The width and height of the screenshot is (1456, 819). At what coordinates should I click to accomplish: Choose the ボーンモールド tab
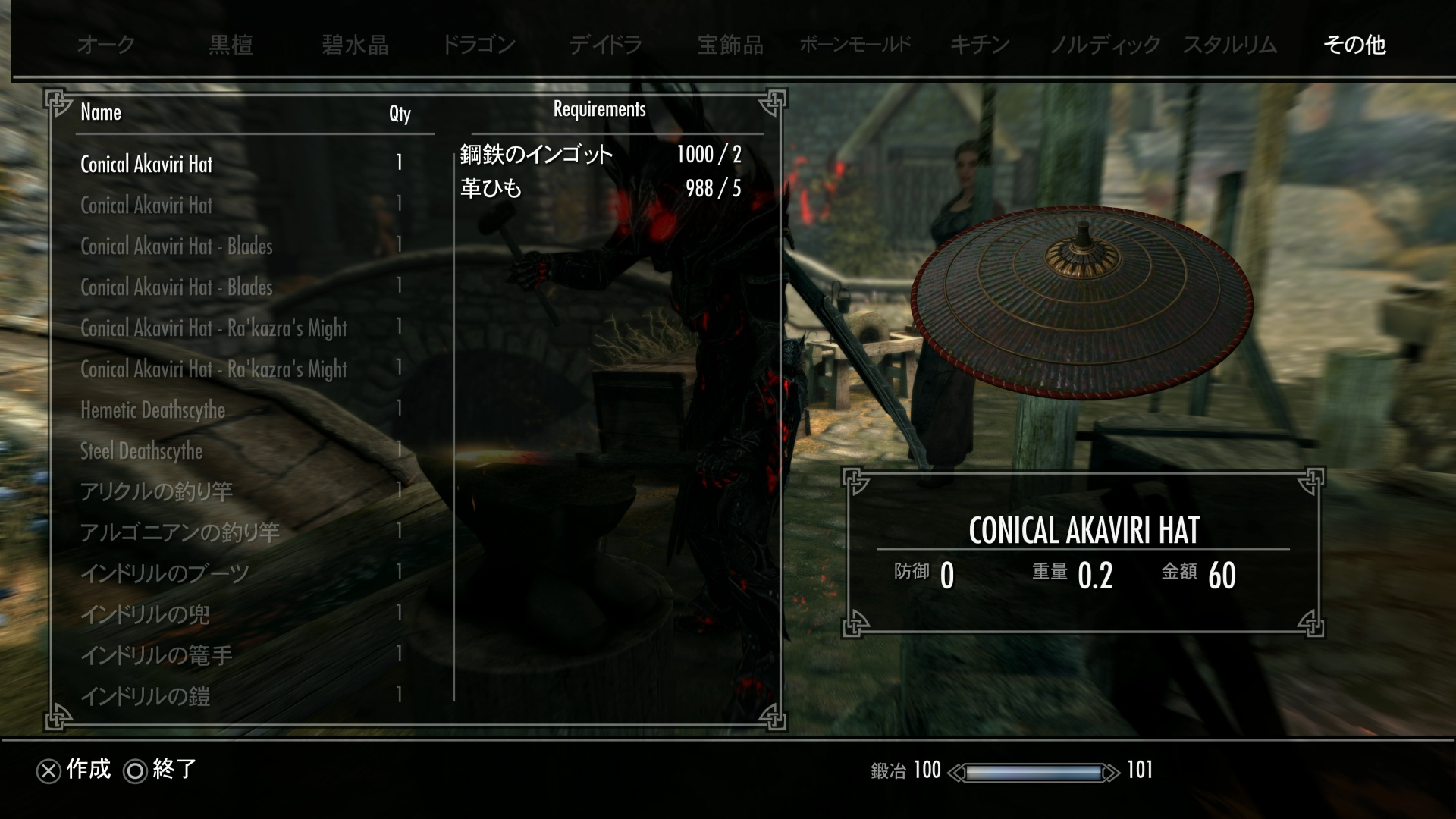coord(855,45)
